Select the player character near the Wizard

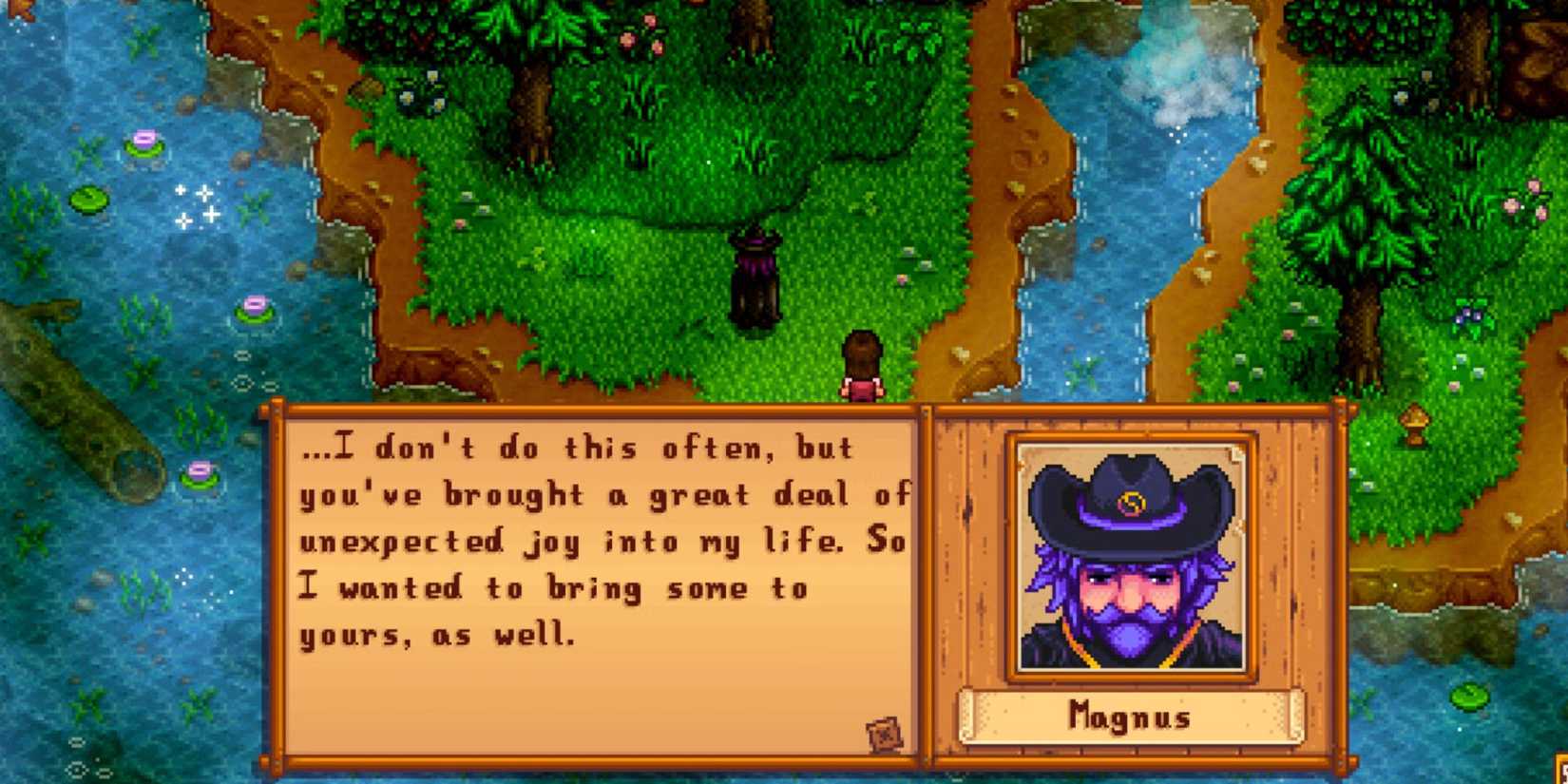coord(863,366)
